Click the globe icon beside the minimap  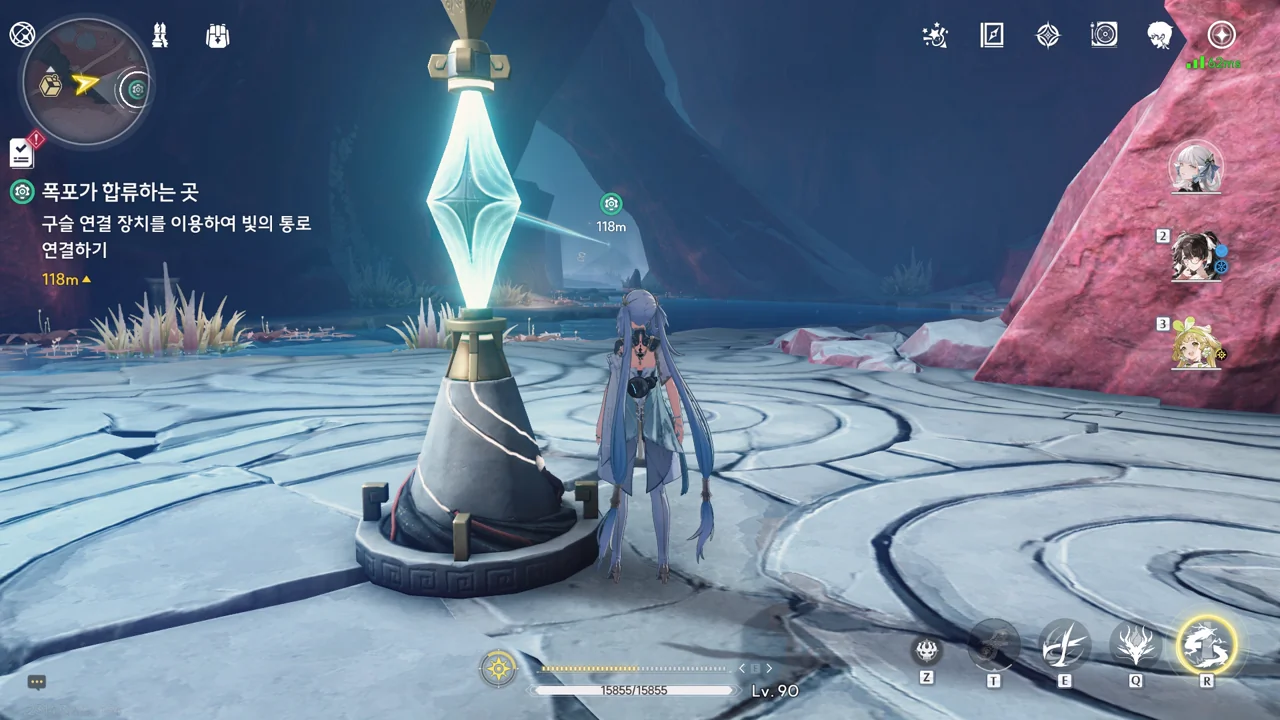pos(22,35)
